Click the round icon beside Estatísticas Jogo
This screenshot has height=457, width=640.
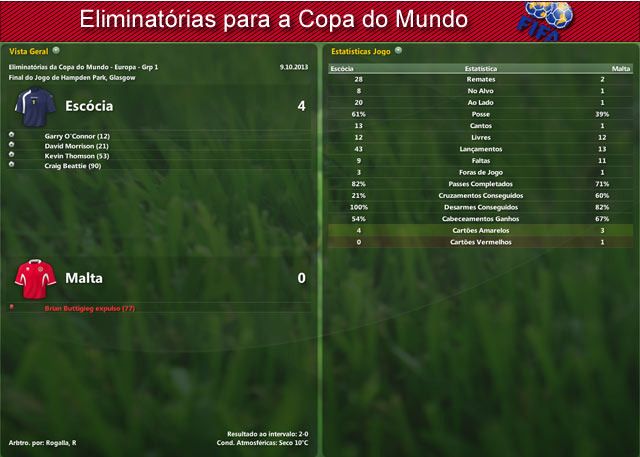tap(398, 49)
